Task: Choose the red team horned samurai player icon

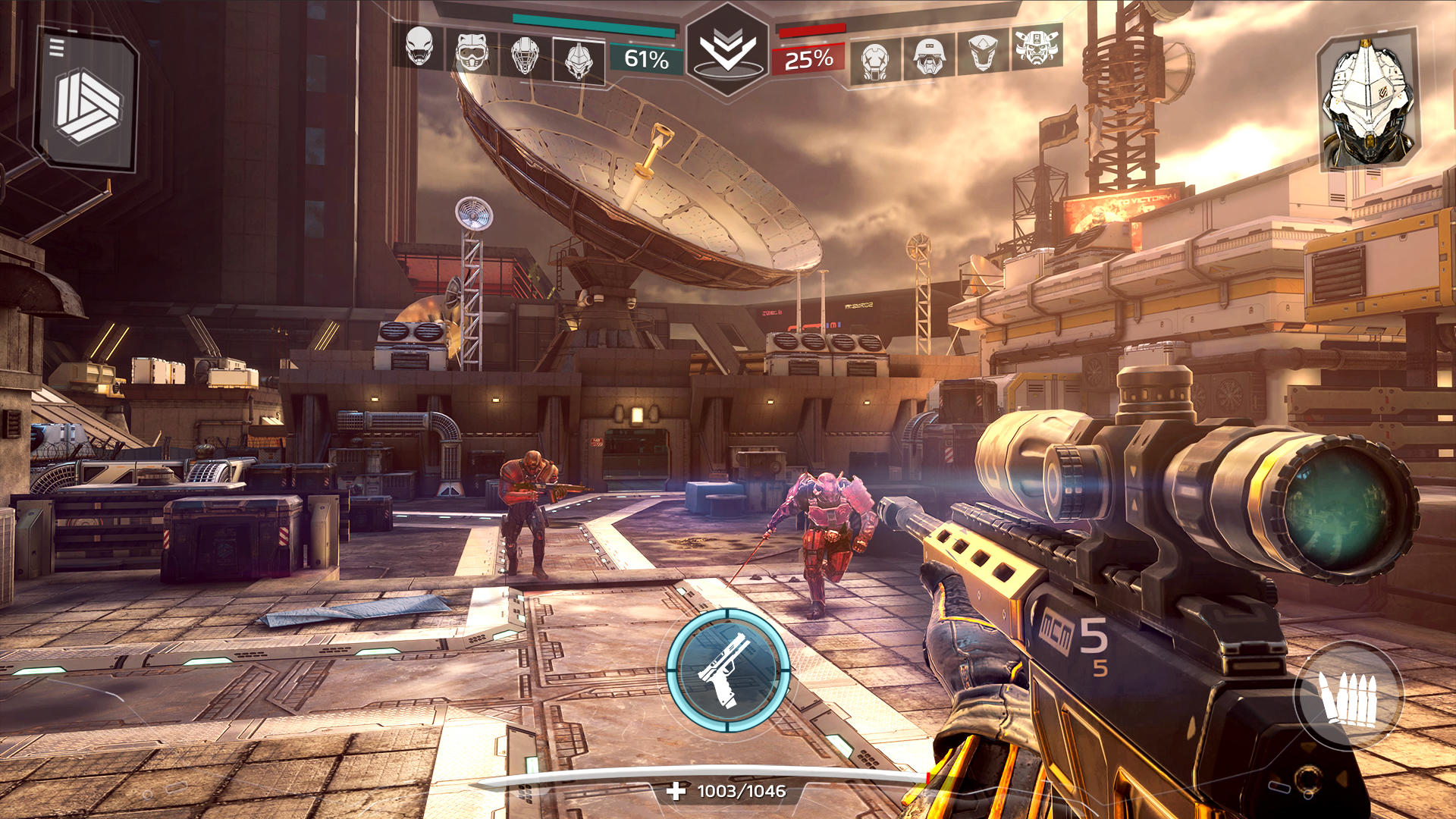Action: click(x=1035, y=48)
